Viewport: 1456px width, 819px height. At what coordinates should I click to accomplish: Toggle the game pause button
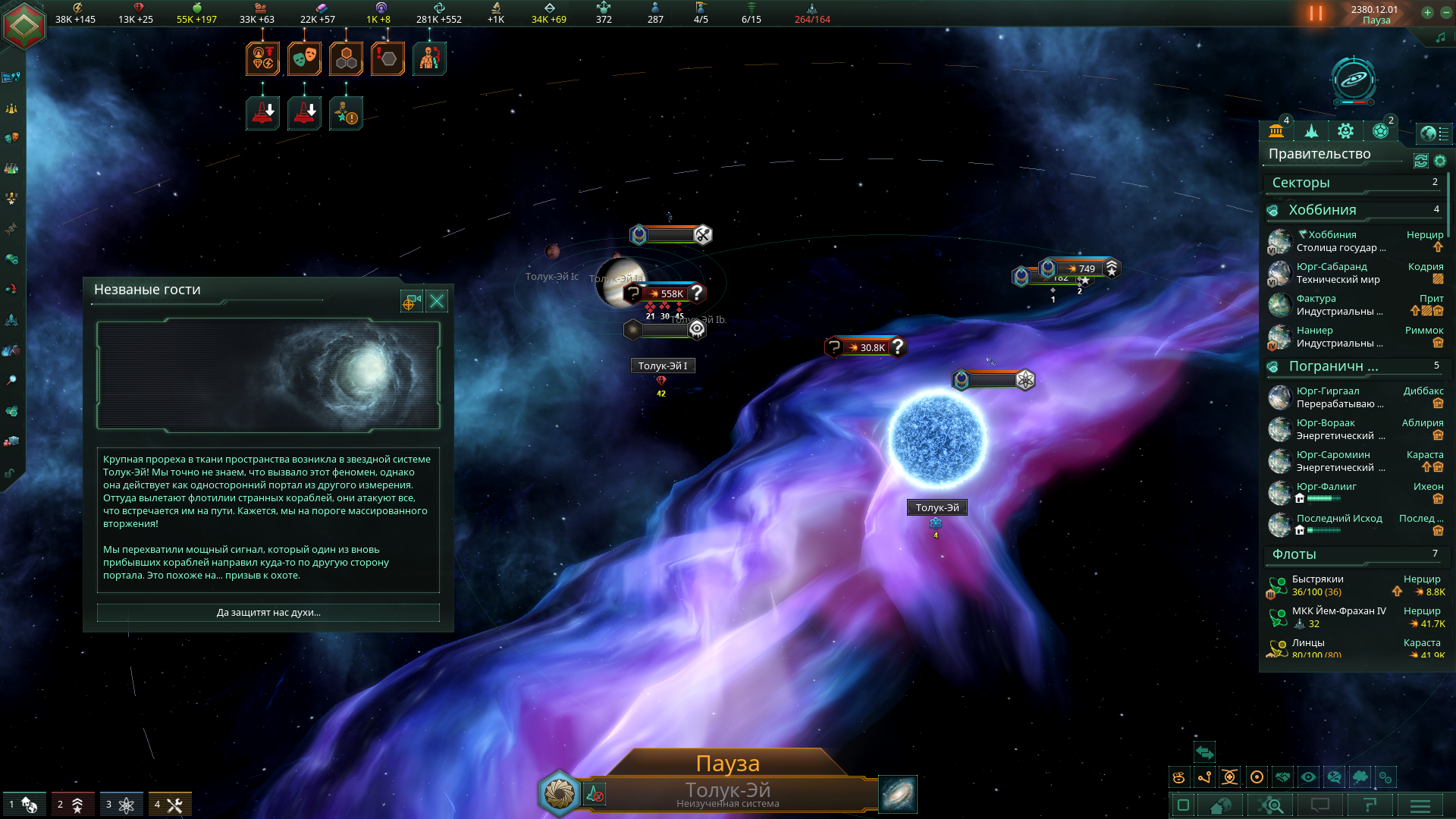point(1316,14)
